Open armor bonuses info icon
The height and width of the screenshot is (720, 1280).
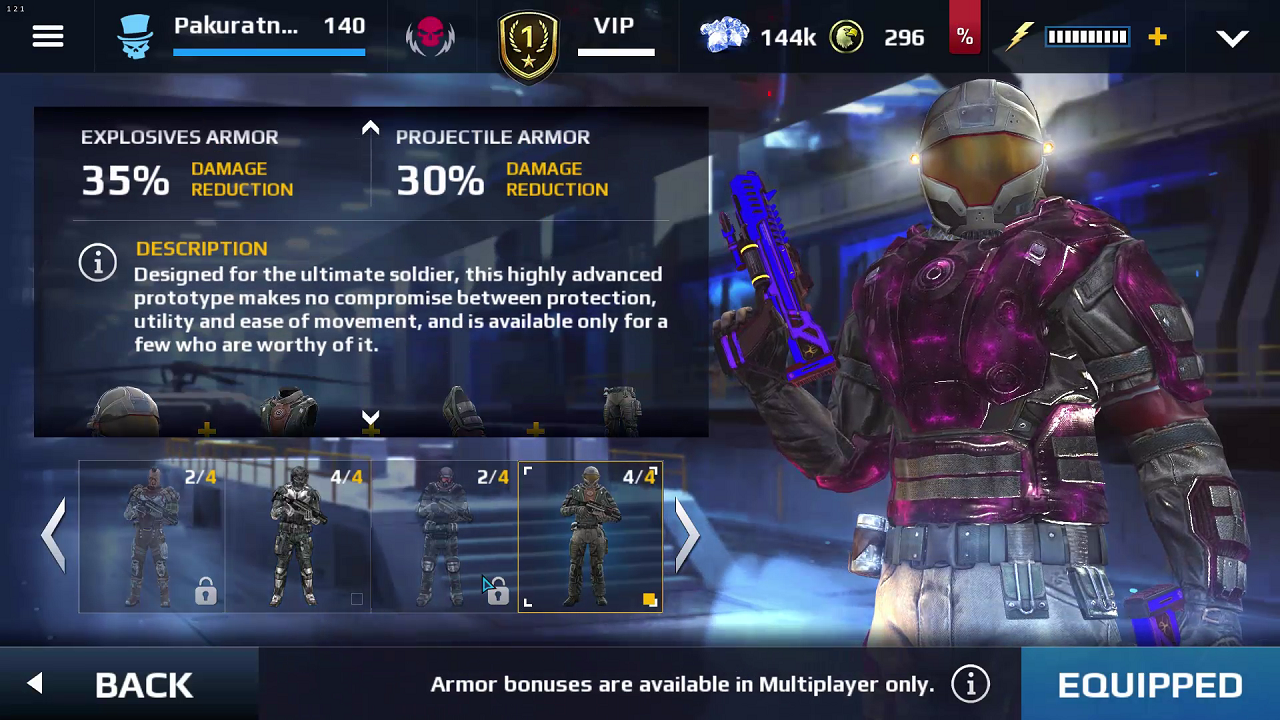[970, 684]
